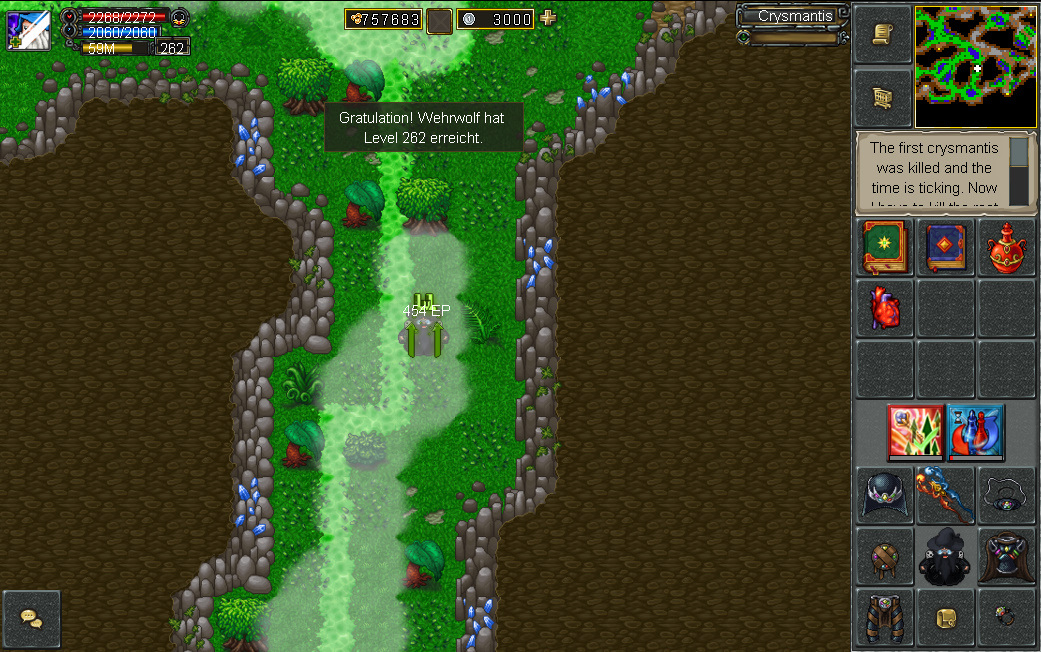Select the blue book with red gem

point(945,248)
